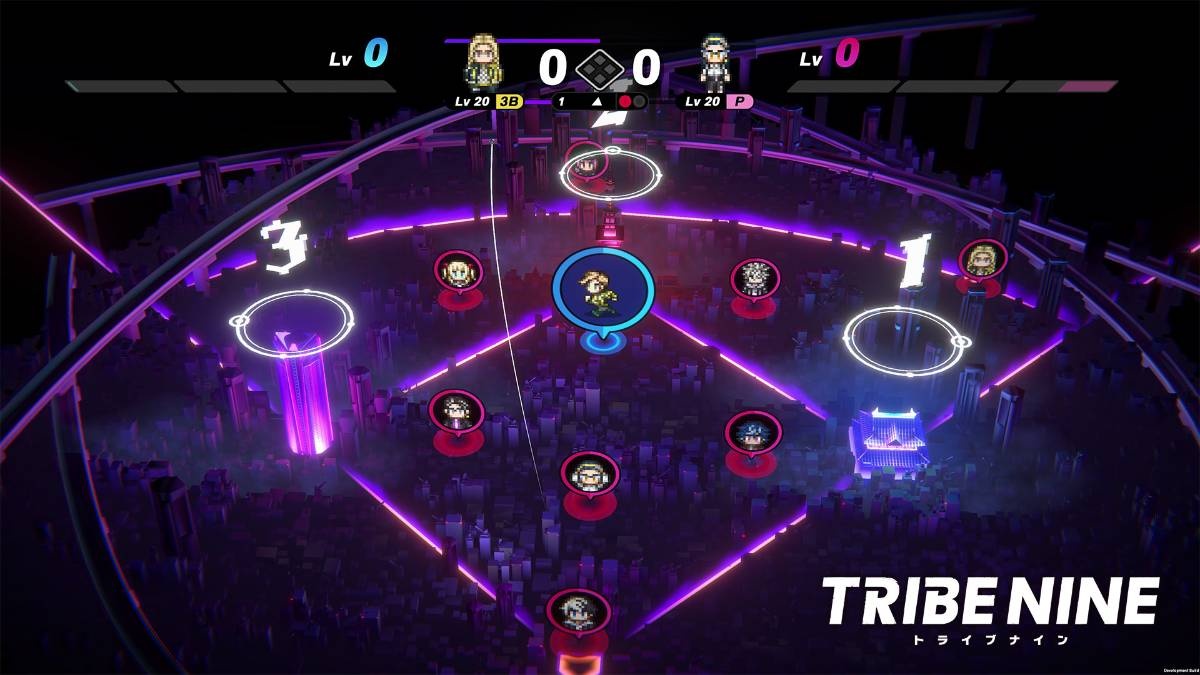The image size is (1200, 675).
Task: Select the fielder standing on second base
Action: pos(587,160)
